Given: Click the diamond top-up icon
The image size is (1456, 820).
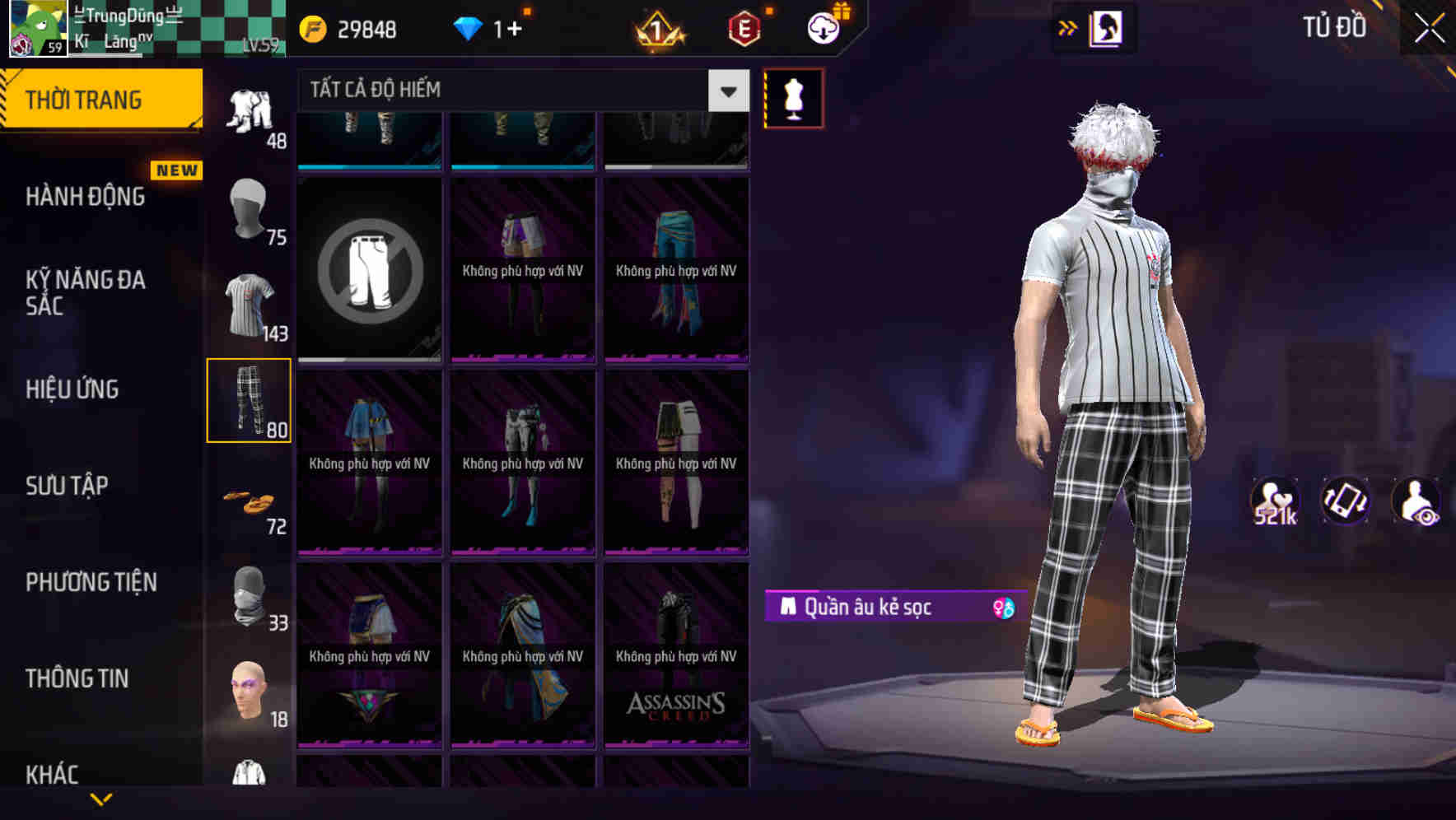Looking at the screenshot, I should (469, 29).
